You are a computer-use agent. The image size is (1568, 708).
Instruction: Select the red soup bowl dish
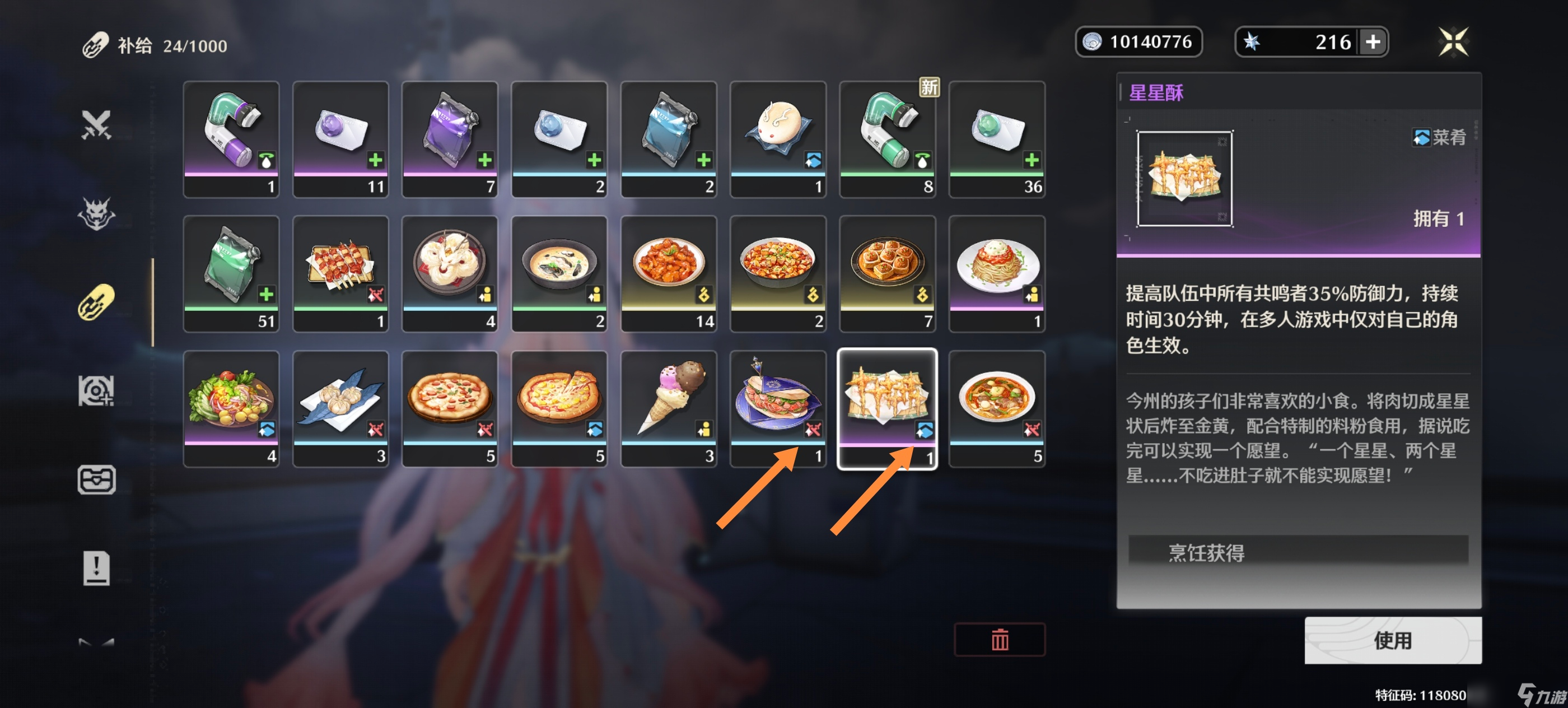click(996, 408)
